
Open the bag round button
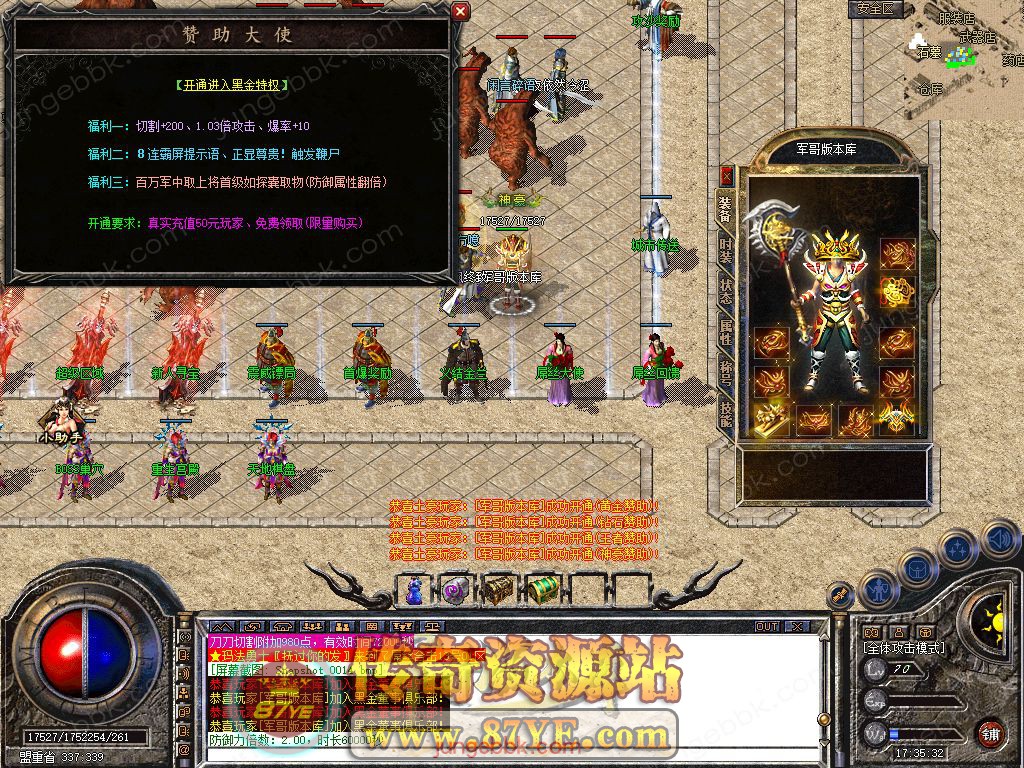(917, 567)
